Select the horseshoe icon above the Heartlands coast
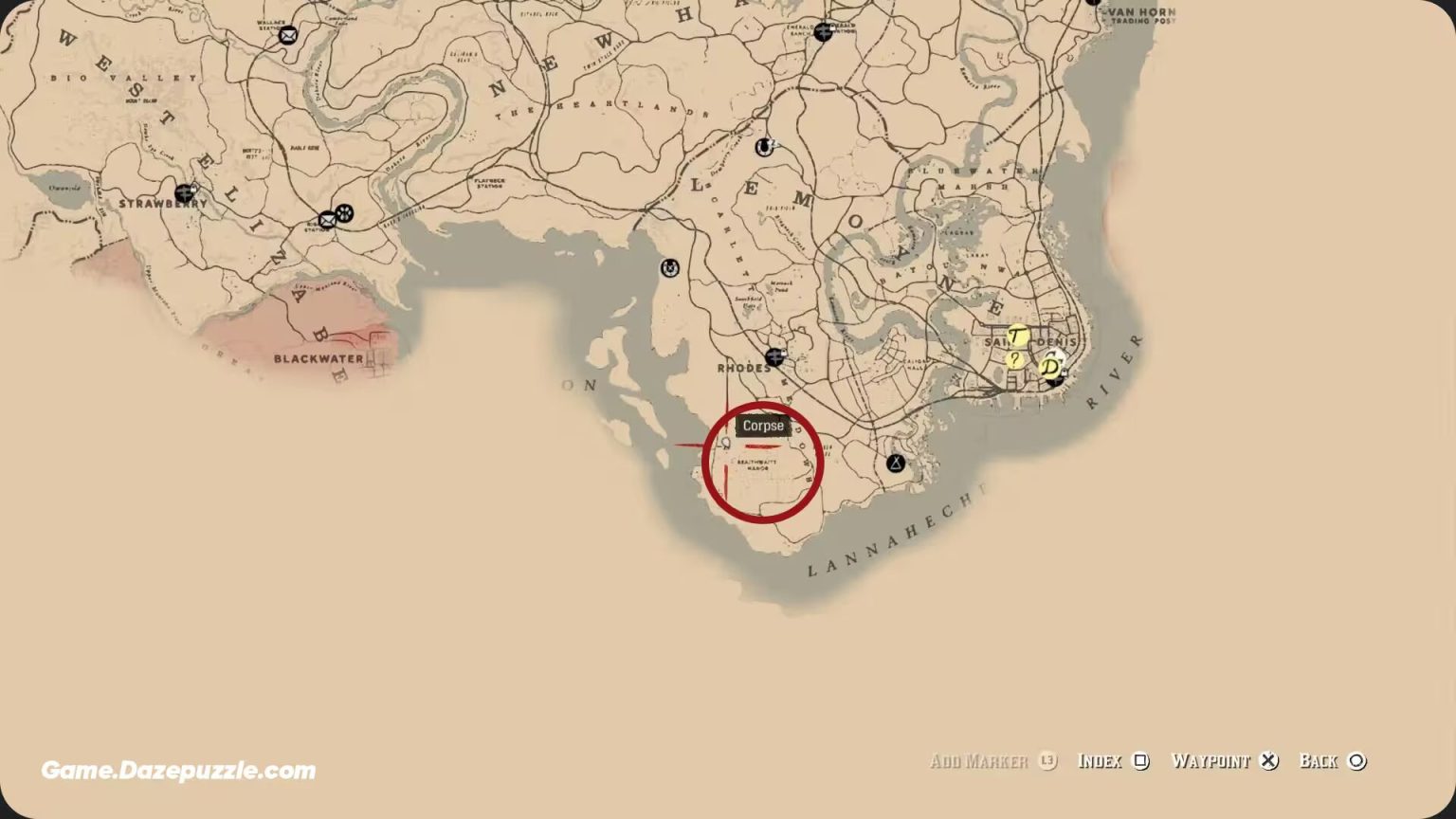Image resolution: width=1456 pixels, height=819 pixels. (766, 149)
